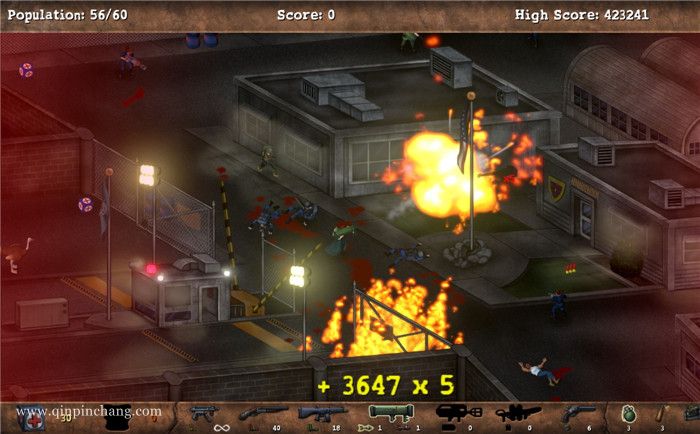
Task: Equip the assault rifle
Action: tap(320, 413)
